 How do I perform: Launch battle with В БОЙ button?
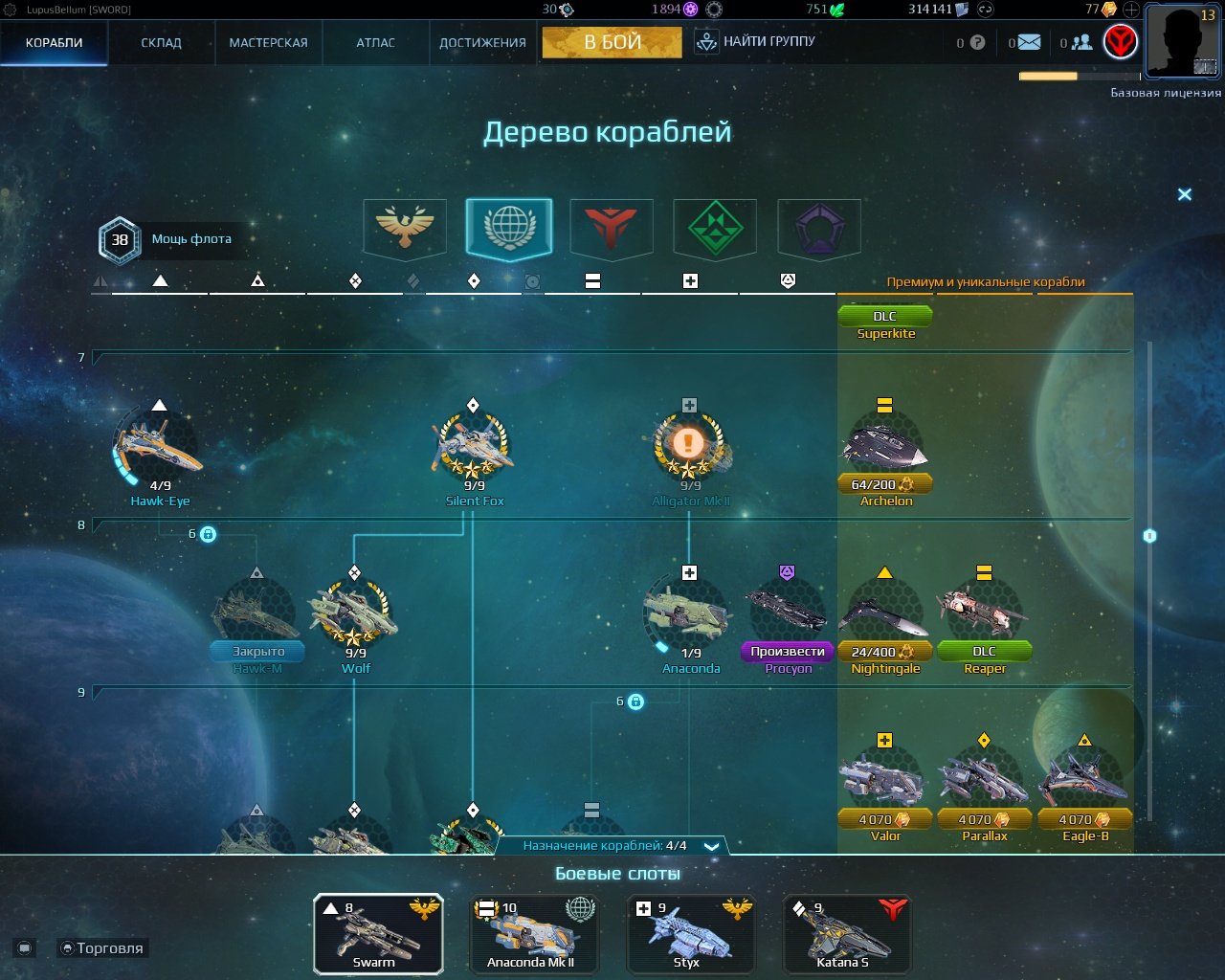(x=612, y=42)
